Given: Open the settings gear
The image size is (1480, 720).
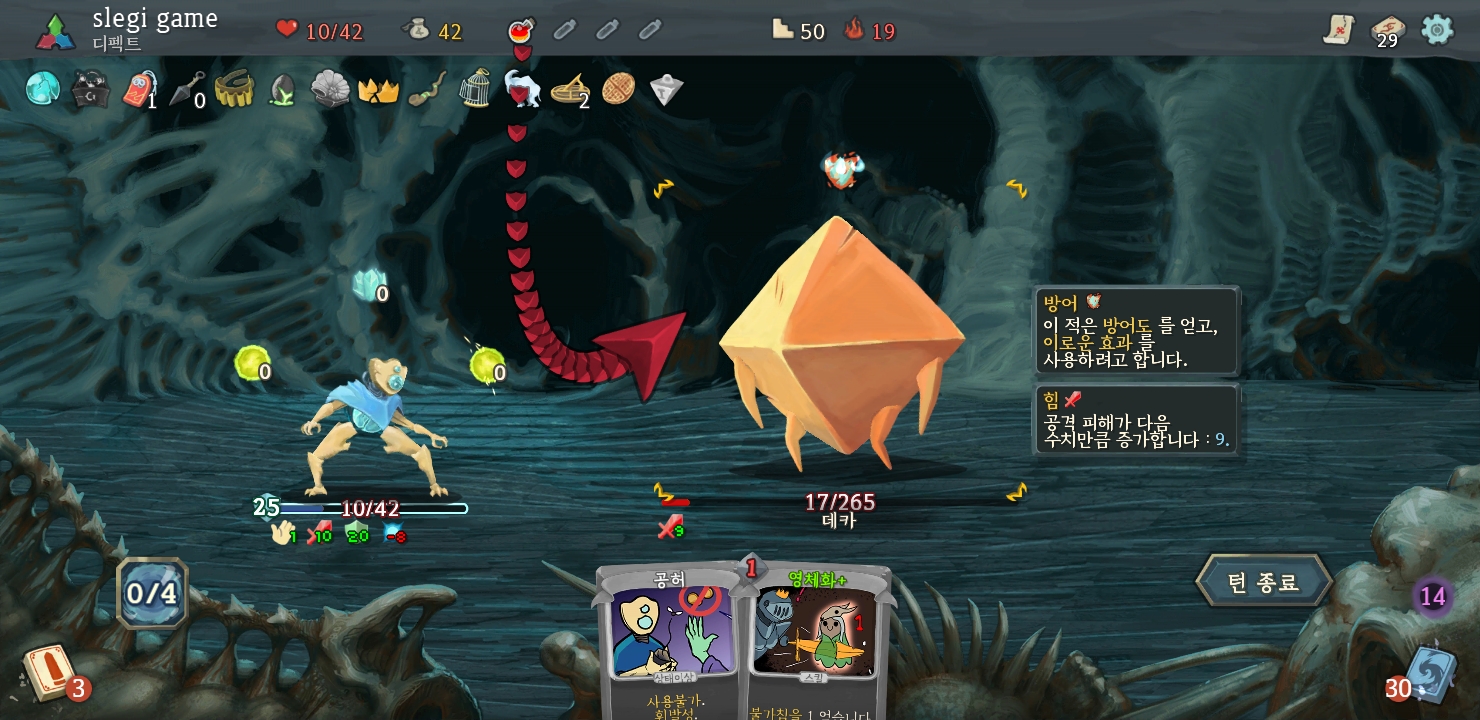Looking at the screenshot, I should point(1437,30).
